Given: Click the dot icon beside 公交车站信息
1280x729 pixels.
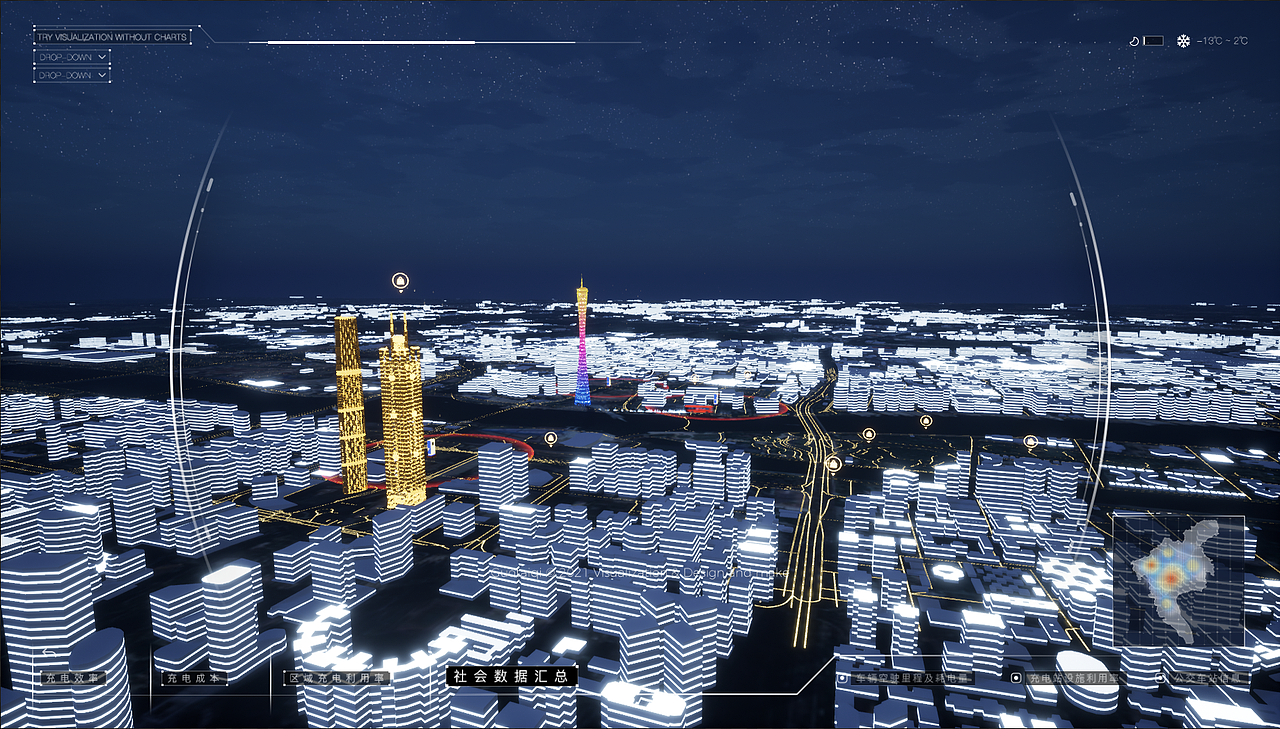Looking at the screenshot, I should point(1158,676).
